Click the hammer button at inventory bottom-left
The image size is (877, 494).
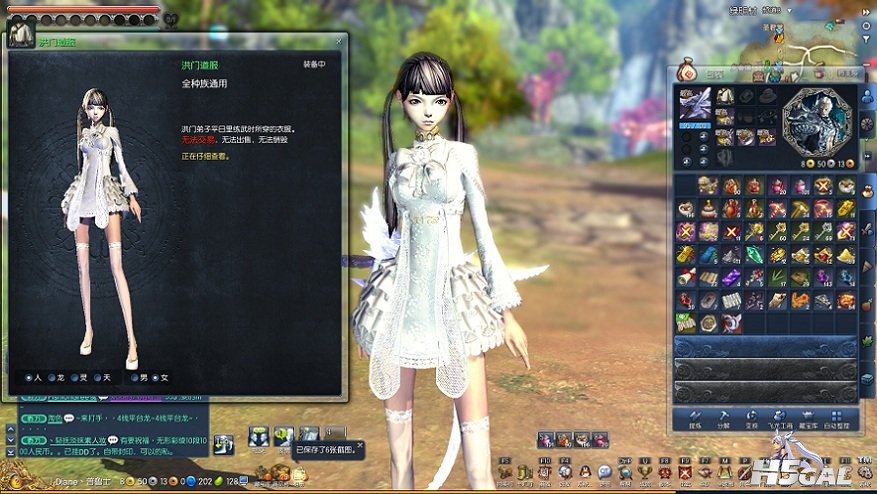pos(694,418)
